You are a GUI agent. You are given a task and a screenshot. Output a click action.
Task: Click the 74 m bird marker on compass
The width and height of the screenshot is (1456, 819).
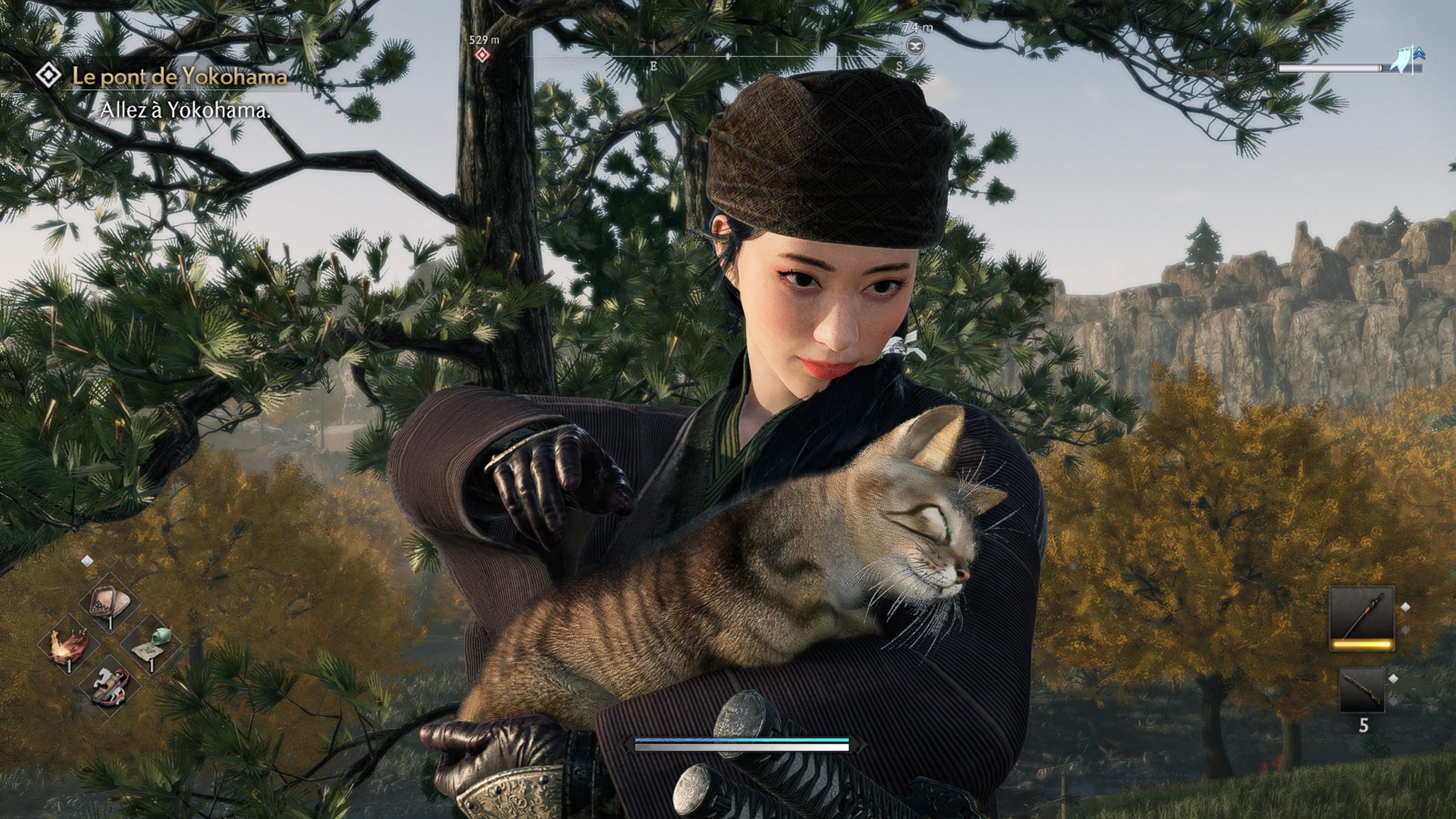point(916,45)
